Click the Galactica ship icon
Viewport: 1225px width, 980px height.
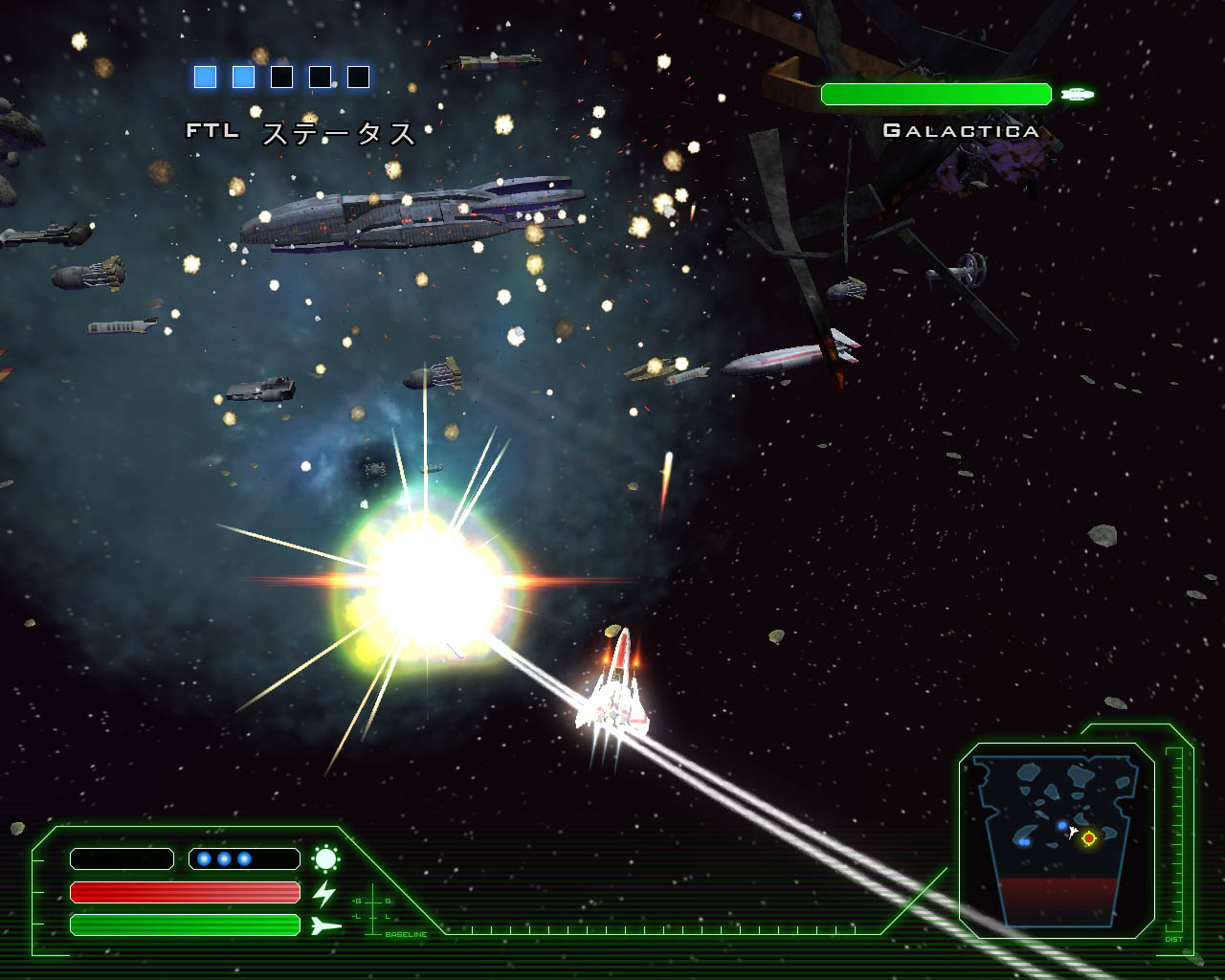pos(1078,94)
